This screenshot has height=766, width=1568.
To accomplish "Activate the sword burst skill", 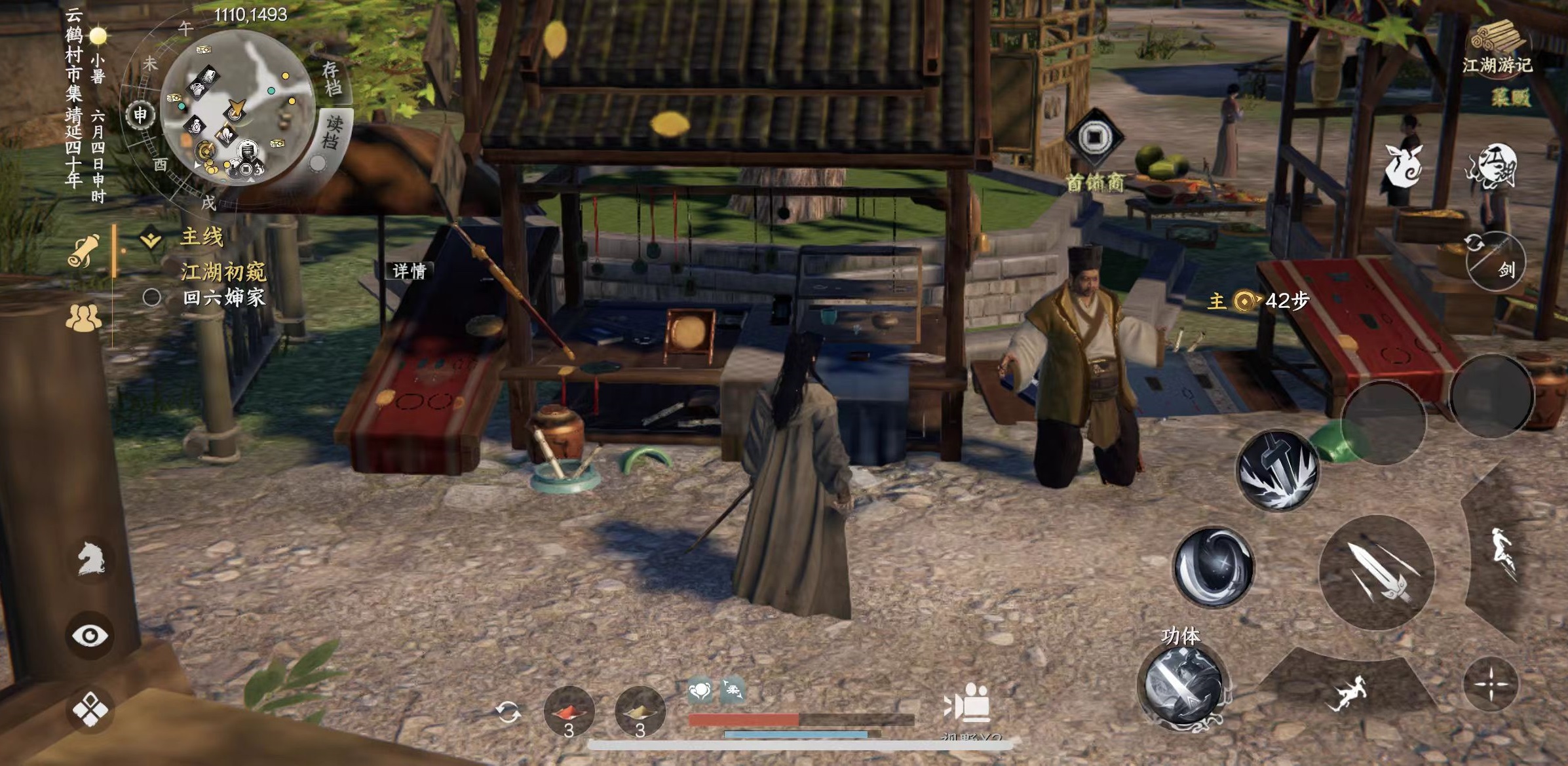I will tap(1277, 470).
